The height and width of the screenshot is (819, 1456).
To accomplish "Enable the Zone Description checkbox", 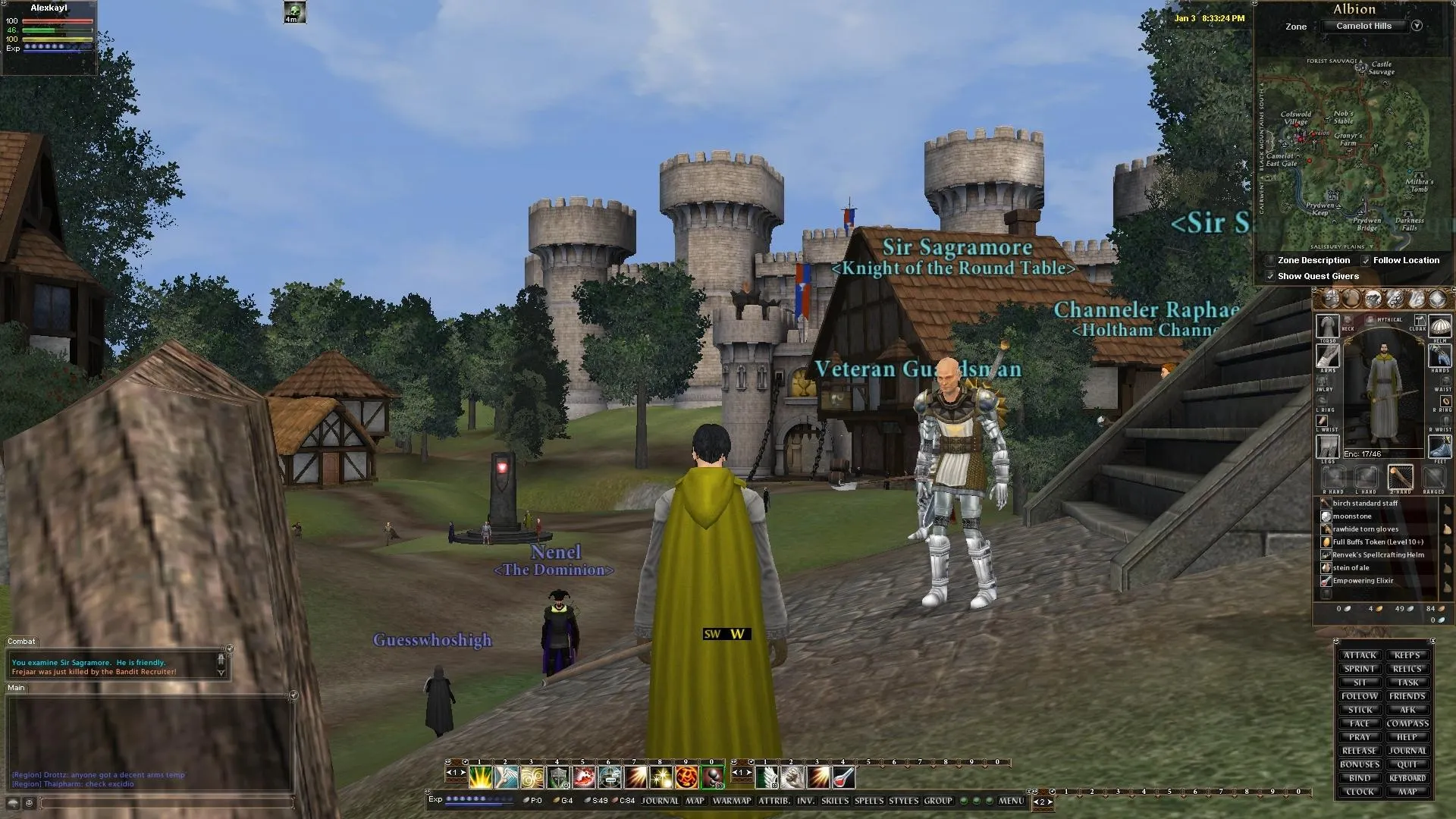I will tap(1272, 260).
